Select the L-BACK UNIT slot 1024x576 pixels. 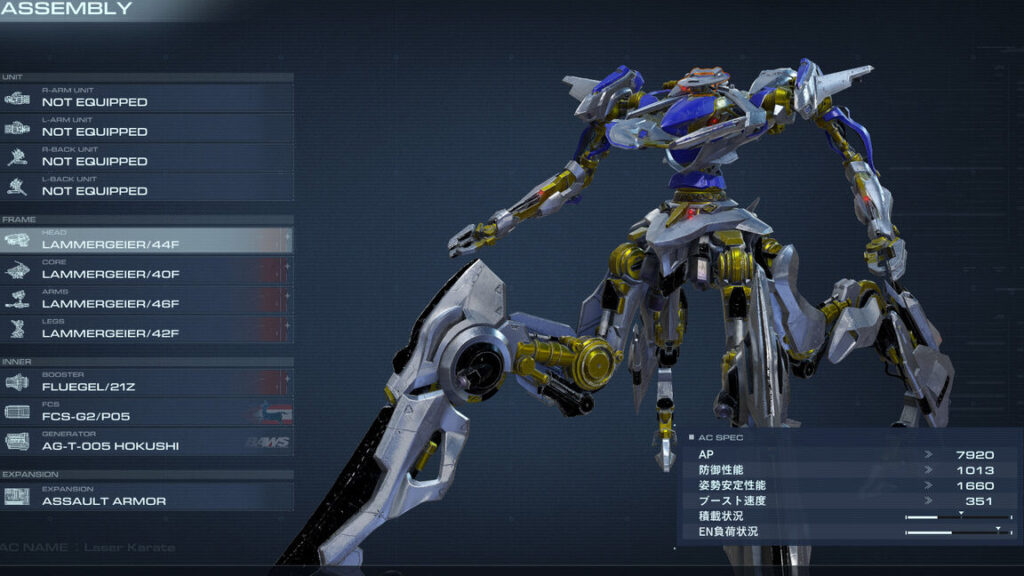[147, 187]
